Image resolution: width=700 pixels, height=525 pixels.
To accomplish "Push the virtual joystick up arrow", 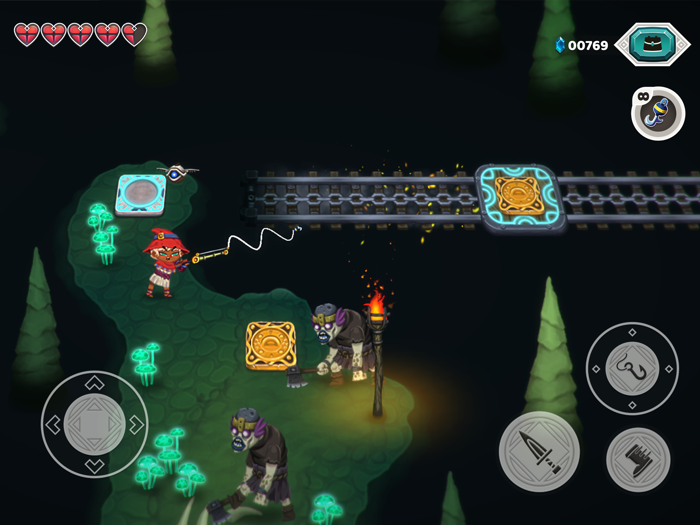I will pos(94,384).
